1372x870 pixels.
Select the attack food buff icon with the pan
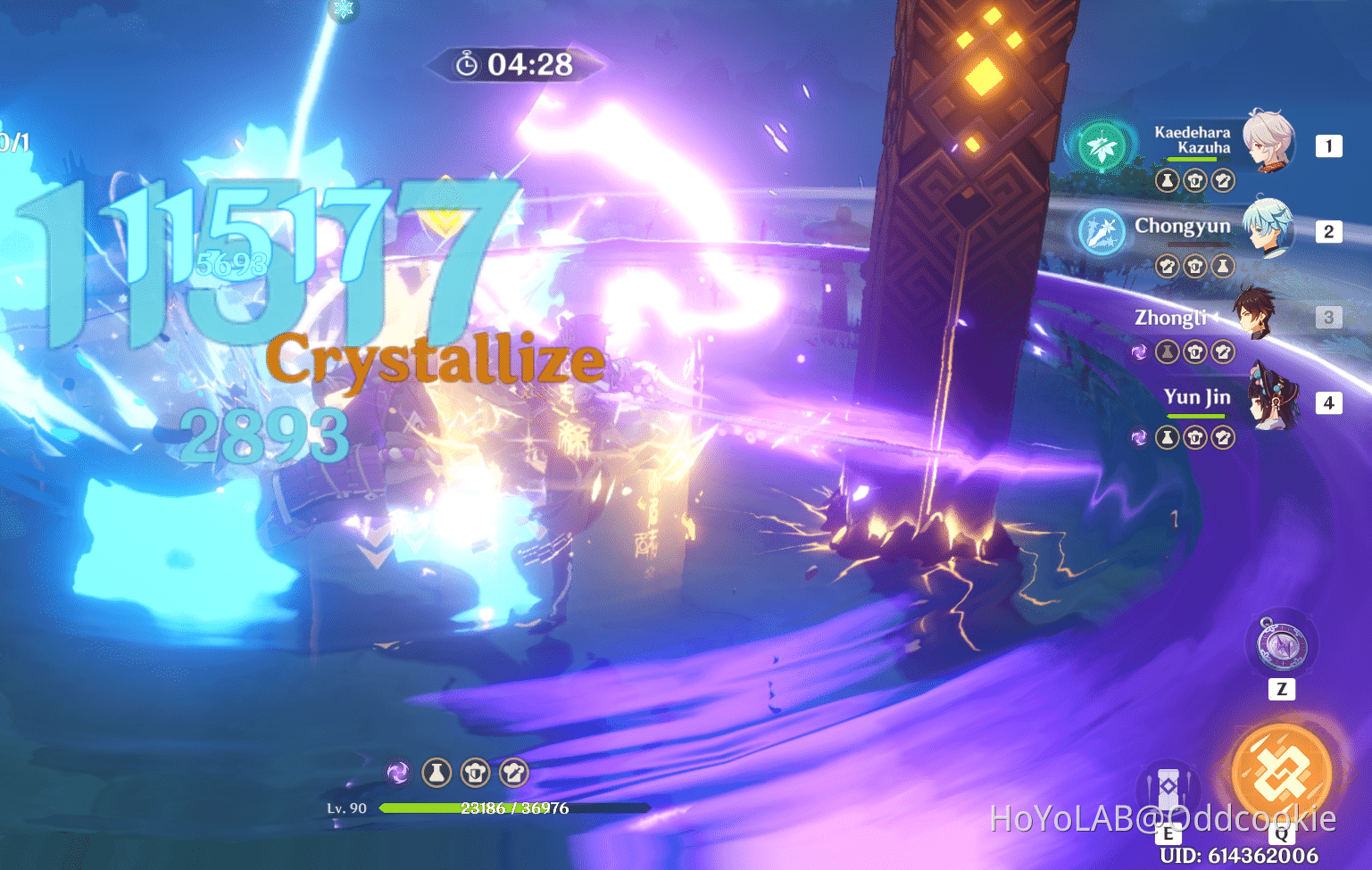pyautogui.click(x=513, y=773)
